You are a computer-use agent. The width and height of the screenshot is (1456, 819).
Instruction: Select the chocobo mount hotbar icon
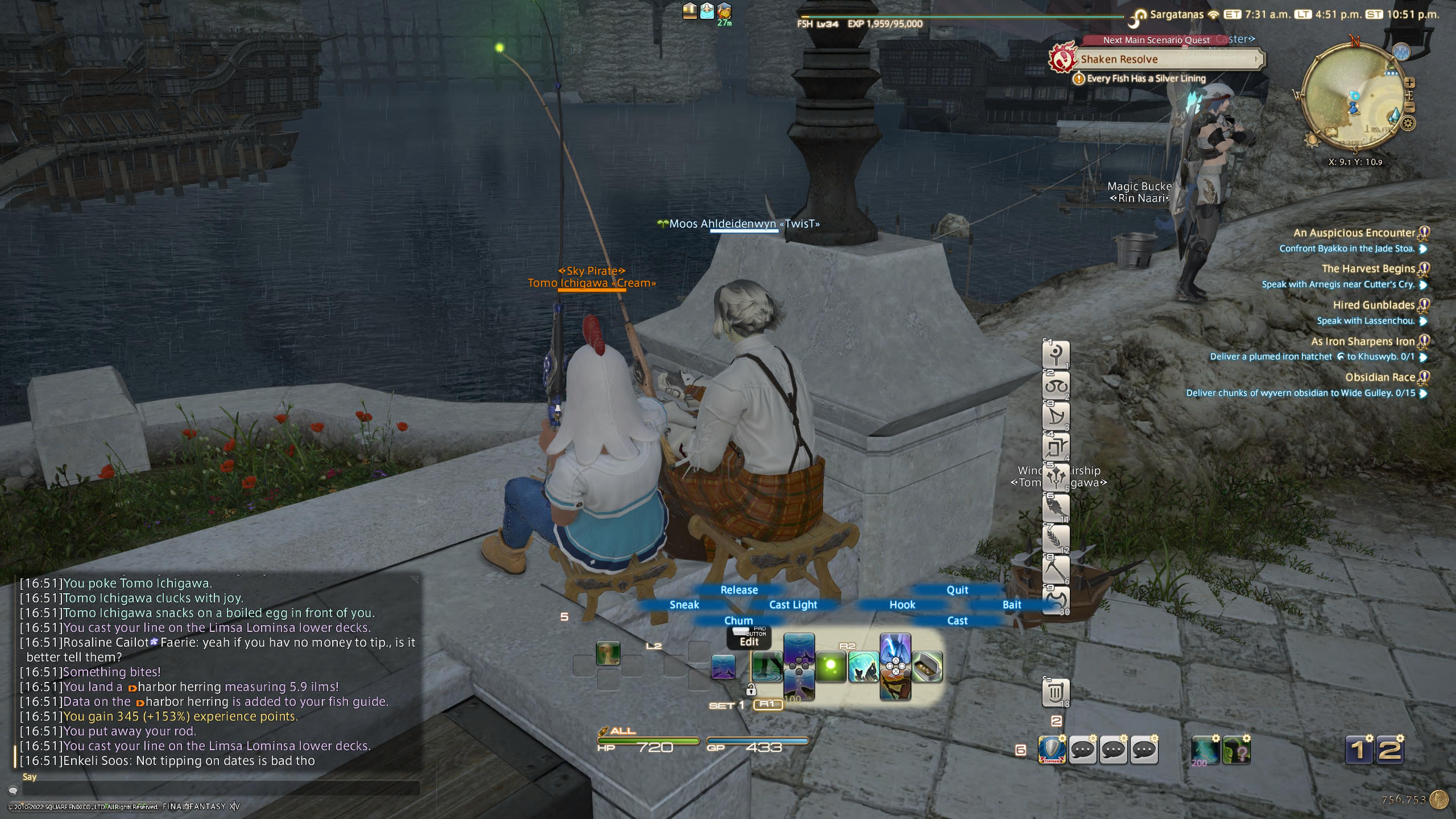(607, 653)
